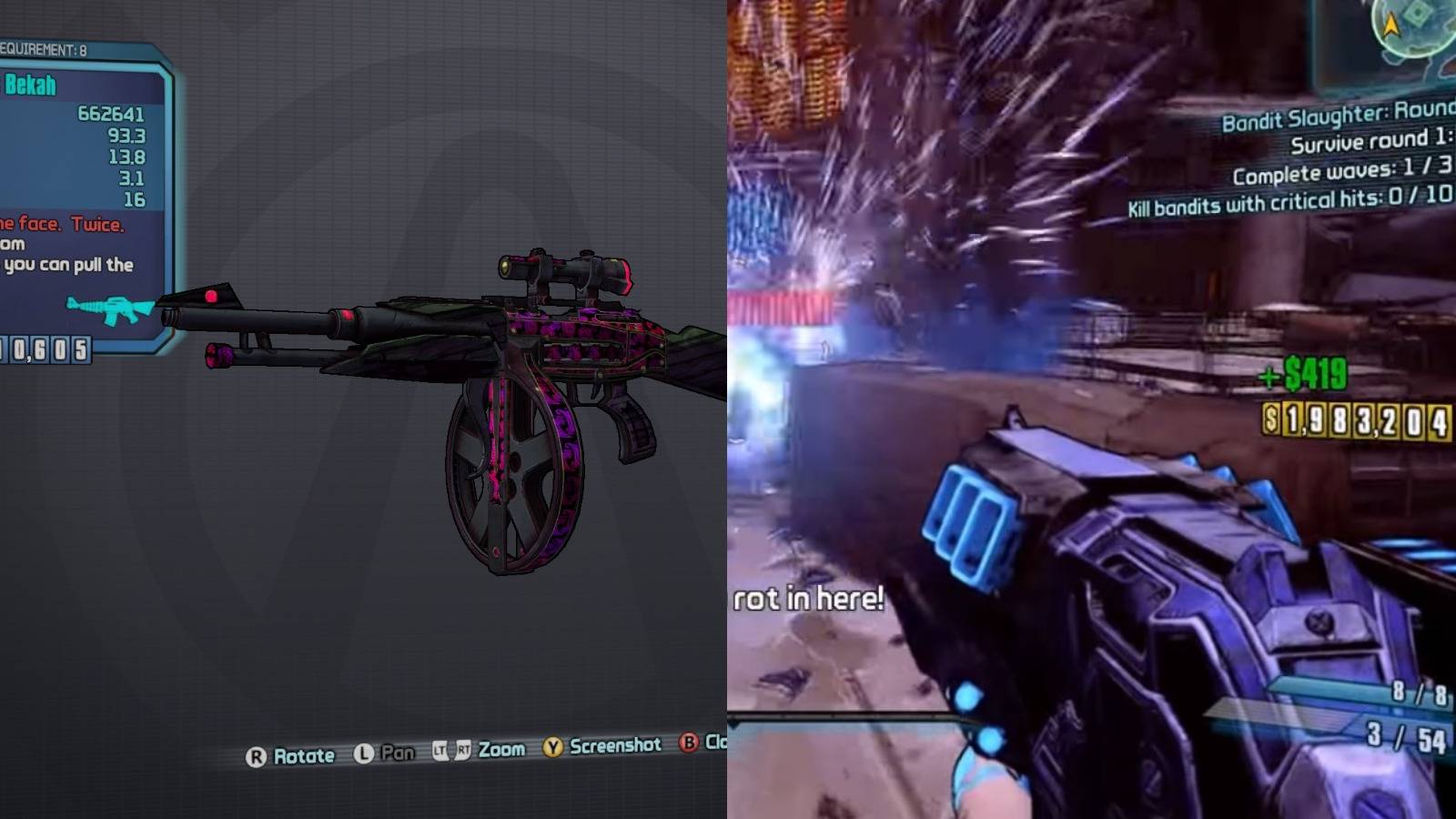Select the Kill bandits with critical hits objective
The width and height of the screenshot is (1456, 819).
click(x=1291, y=201)
